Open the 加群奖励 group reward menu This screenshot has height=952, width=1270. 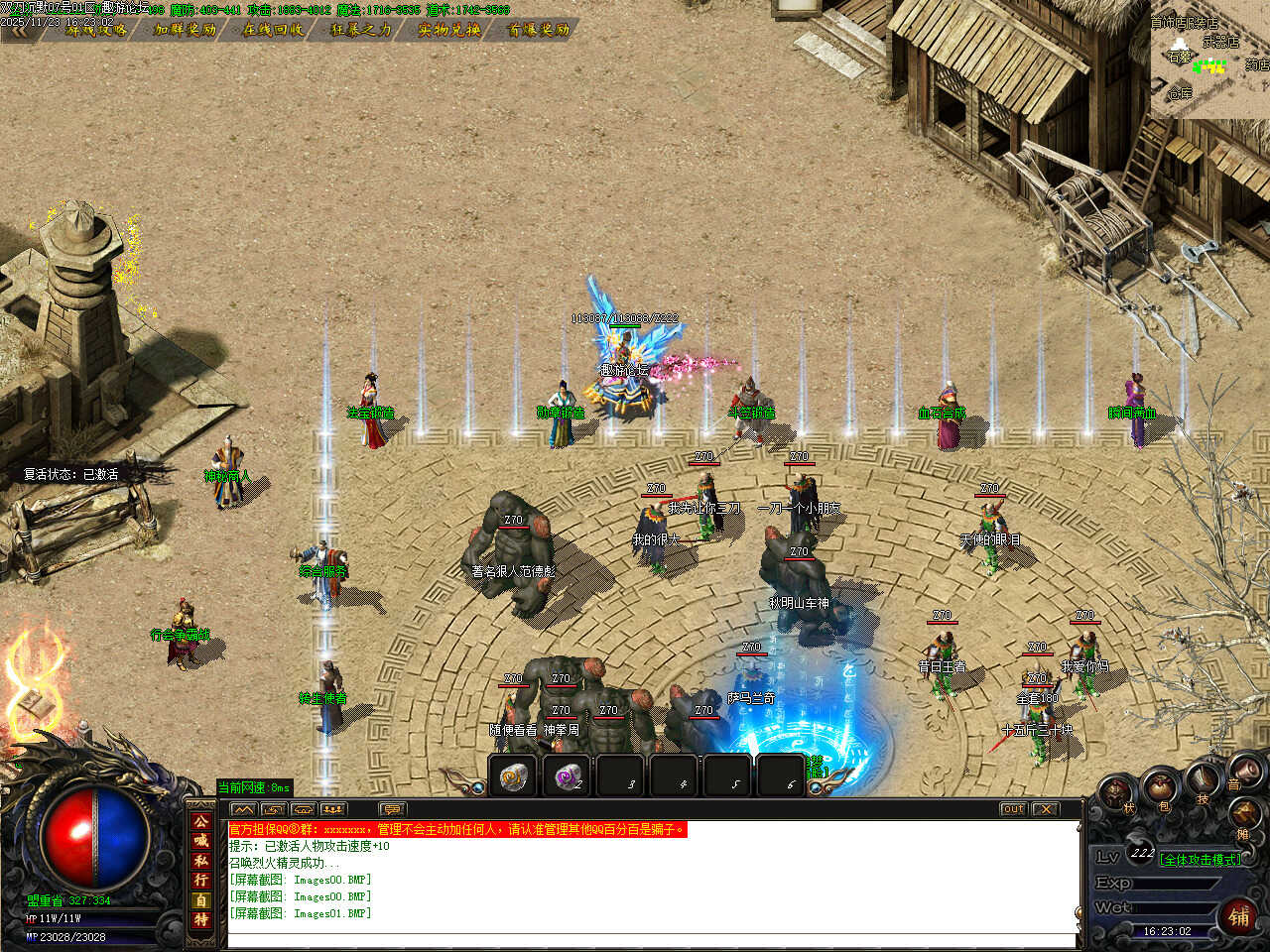[x=186, y=30]
